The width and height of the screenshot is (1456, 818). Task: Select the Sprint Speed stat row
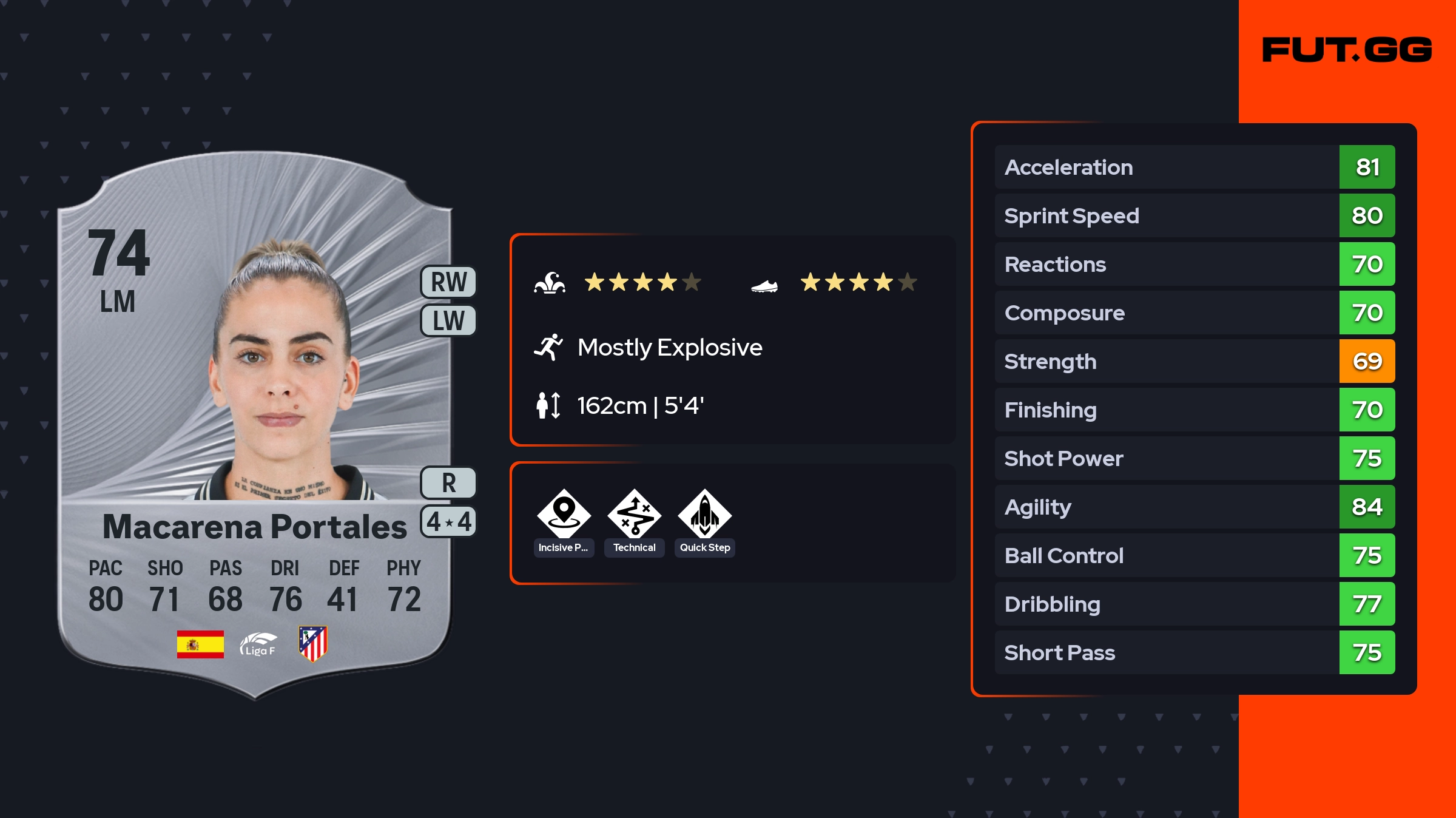pyautogui.click(x=1194, y=216)
